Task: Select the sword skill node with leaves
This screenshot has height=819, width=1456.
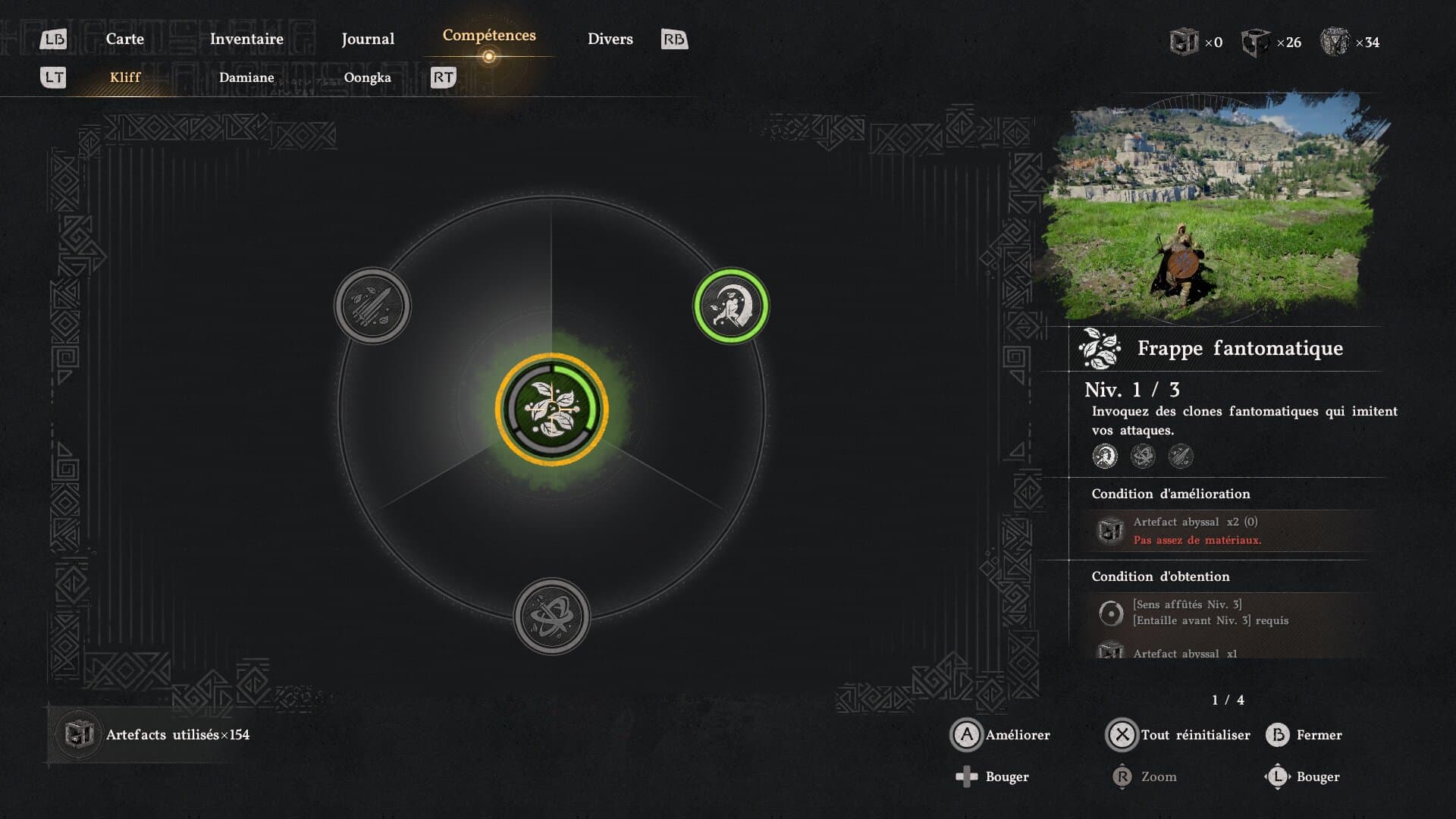Action: tap(372, 306)
